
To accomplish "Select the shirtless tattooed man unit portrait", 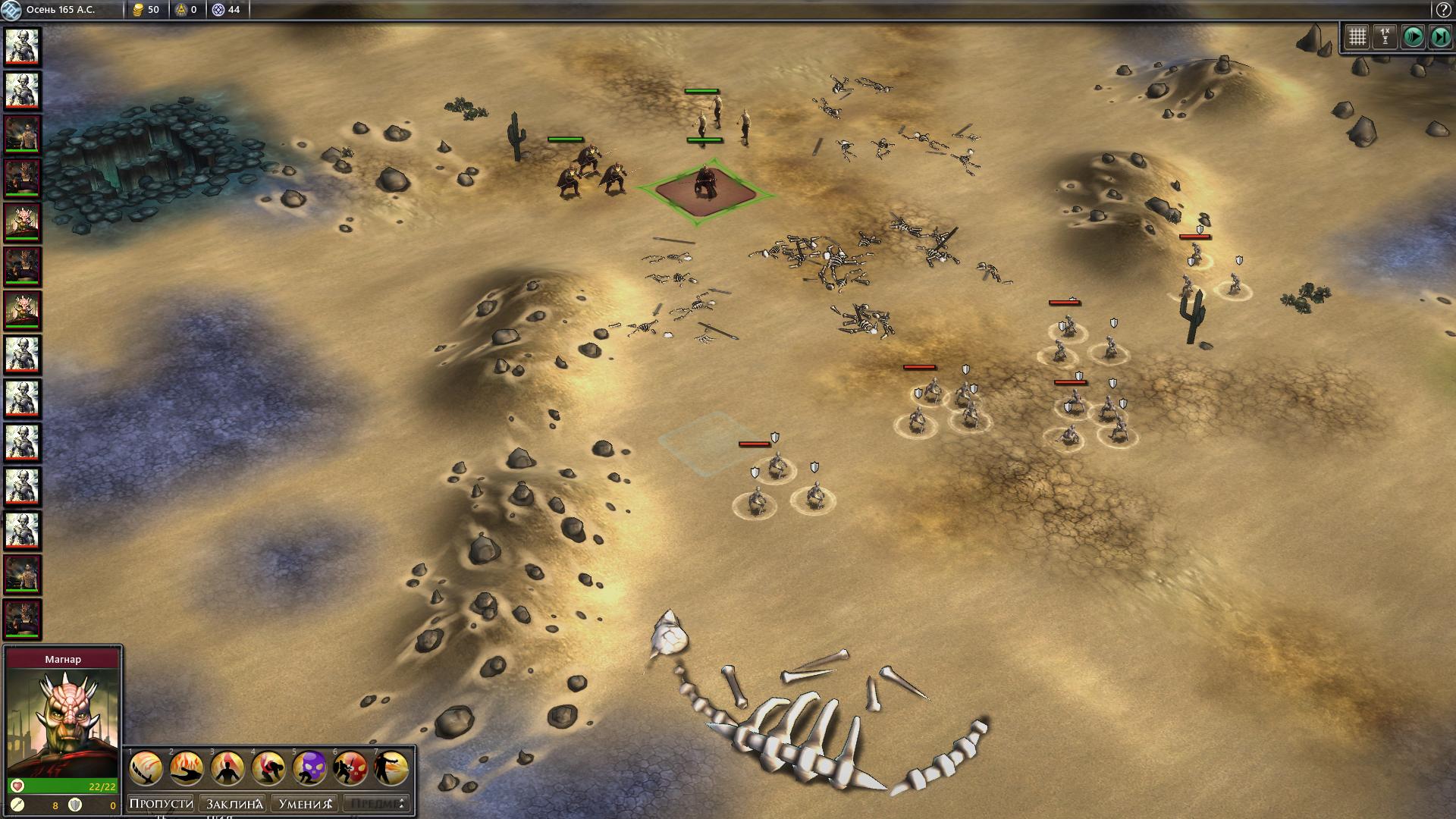I will coord(22,134).
